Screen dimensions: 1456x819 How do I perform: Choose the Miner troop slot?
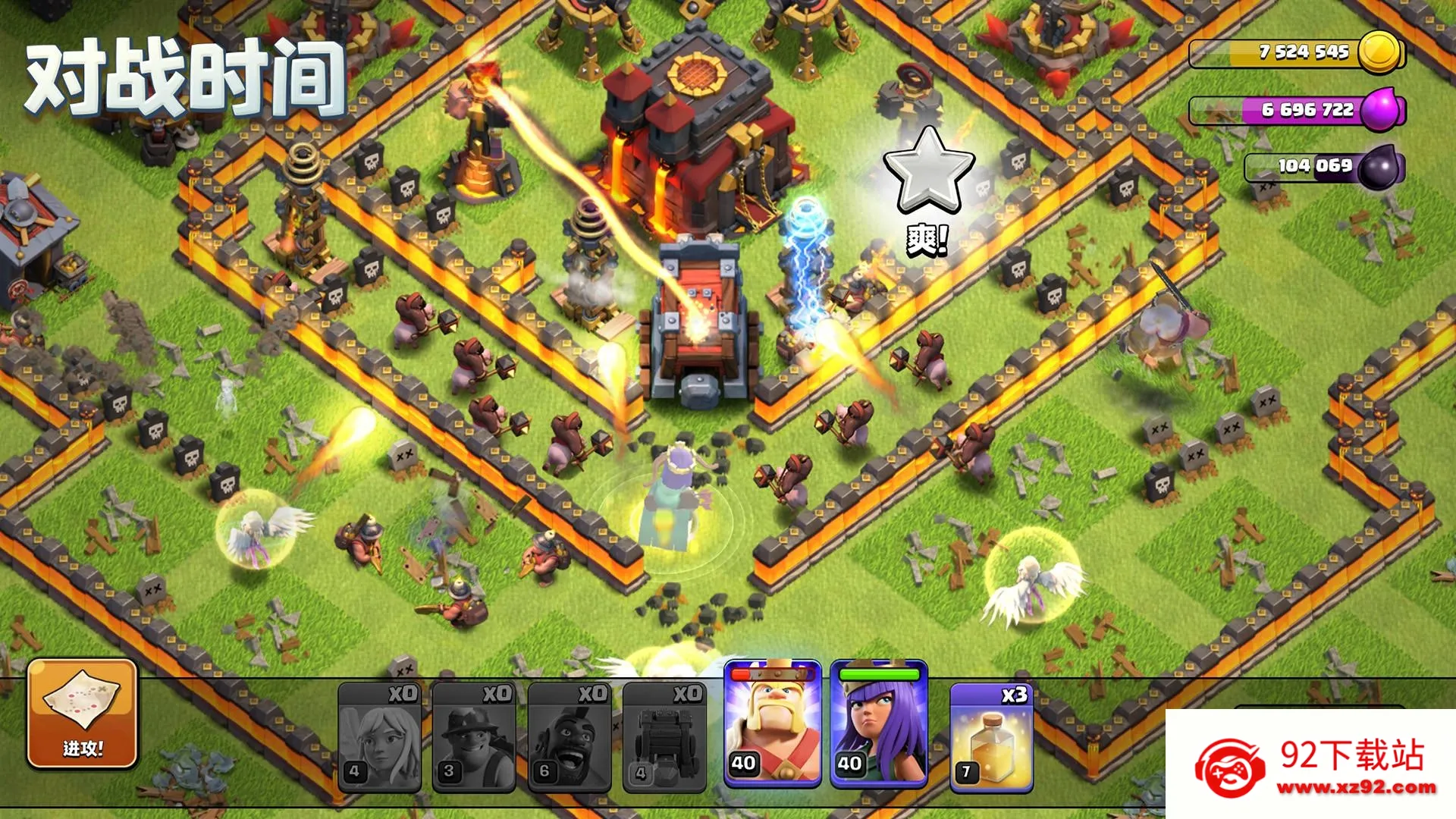point(474,737)
